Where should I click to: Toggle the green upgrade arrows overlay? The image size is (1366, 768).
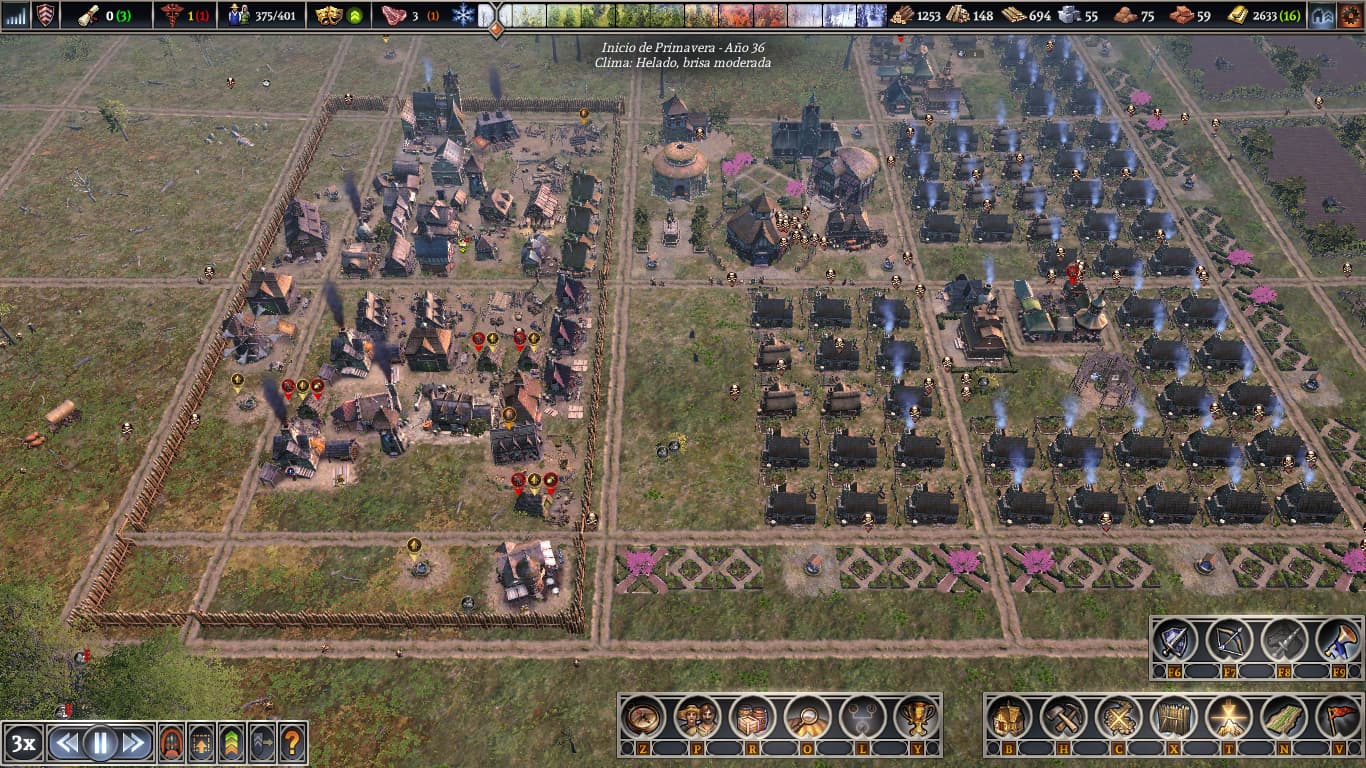coord(231,743)
